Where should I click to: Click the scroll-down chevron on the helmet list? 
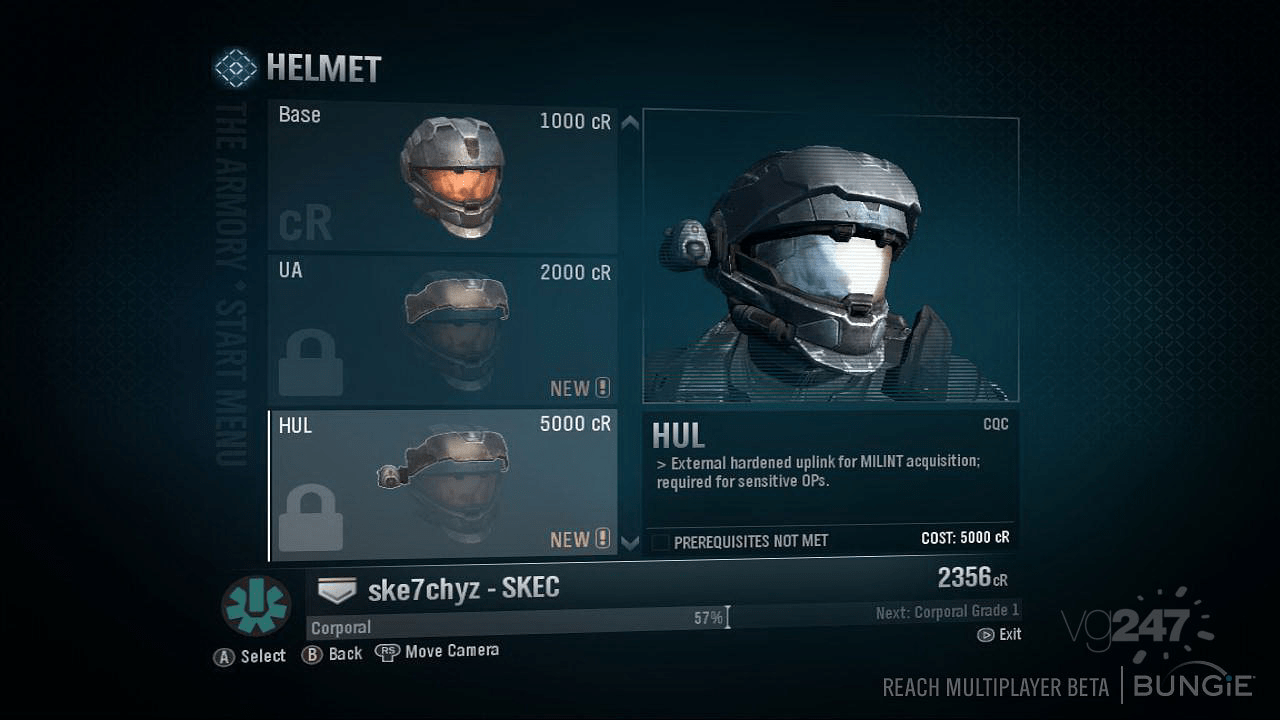[x=630, y=541]
